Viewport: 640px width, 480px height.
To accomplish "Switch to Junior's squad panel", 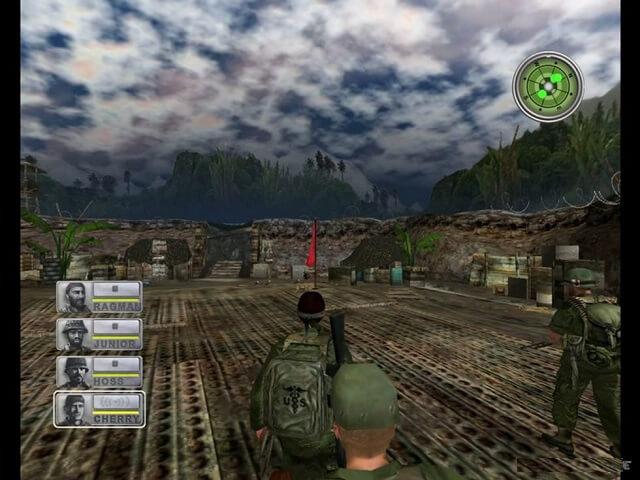I will [x=99, y=334].
